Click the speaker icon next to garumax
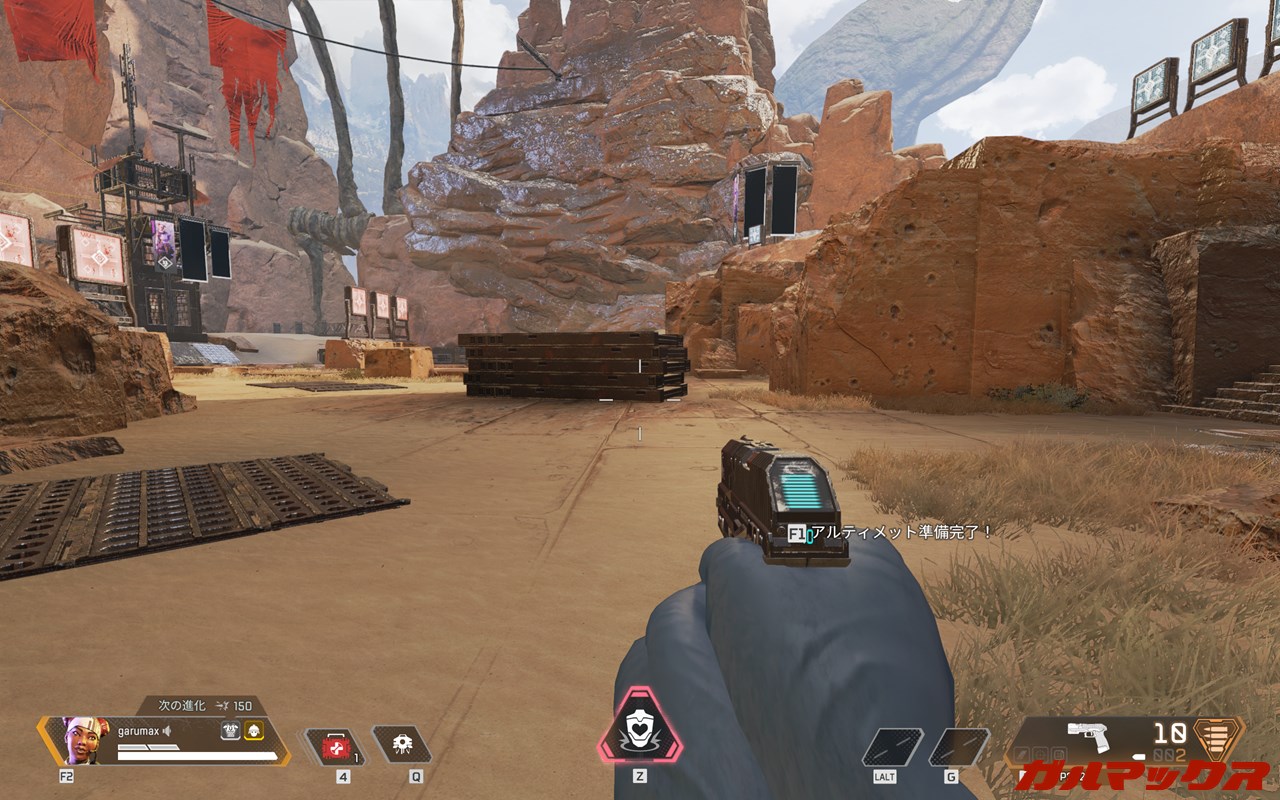 pyautogui.click(x=169, y=731)
